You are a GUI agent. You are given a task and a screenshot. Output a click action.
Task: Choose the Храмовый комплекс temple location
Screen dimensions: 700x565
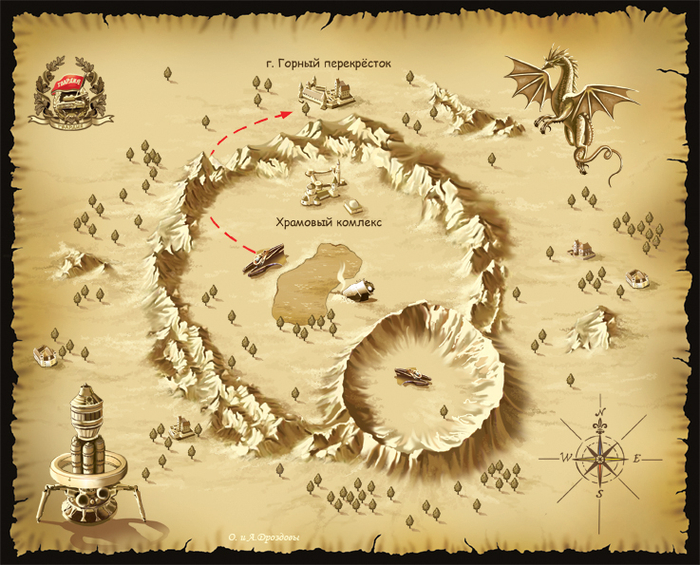coord(327,186)
